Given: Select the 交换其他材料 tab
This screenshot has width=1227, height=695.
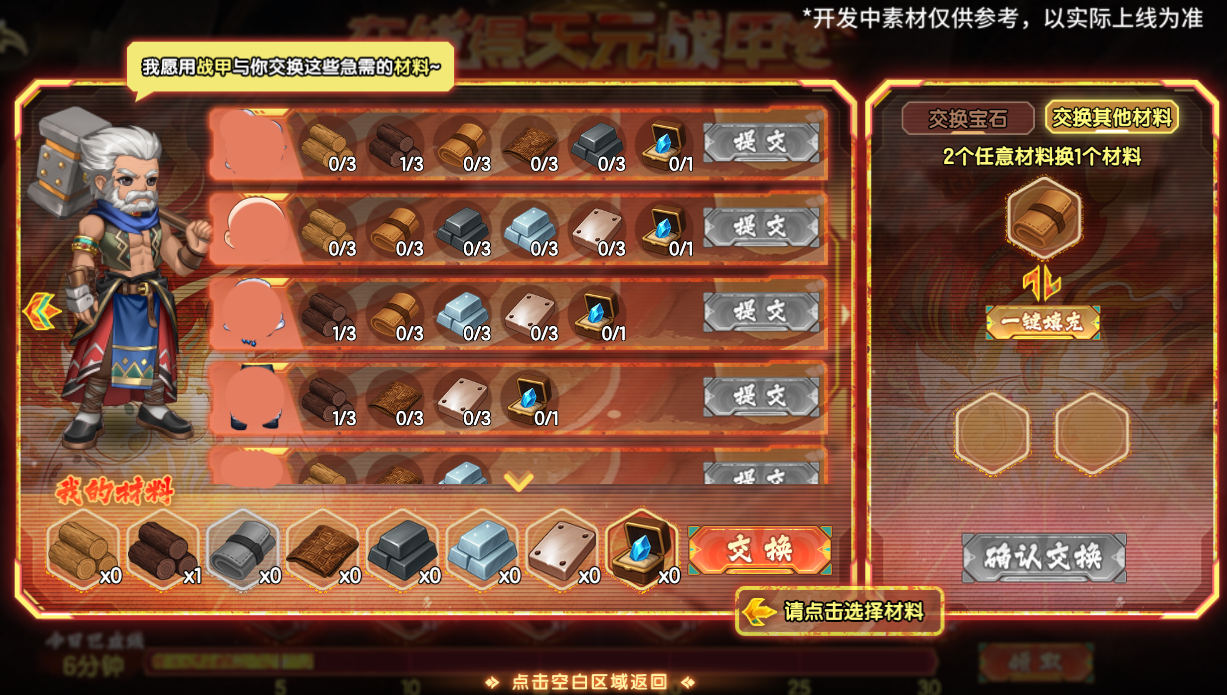Looking at the screenshot, I should [1111, 118].
